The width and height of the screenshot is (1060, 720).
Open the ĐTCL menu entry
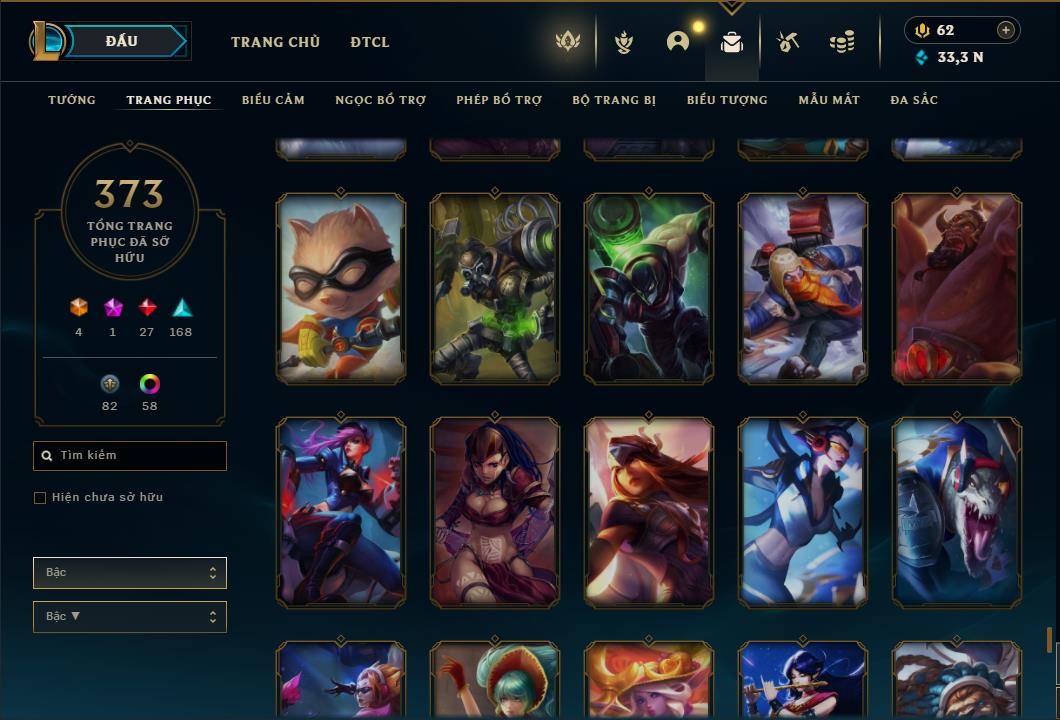coord(370,42)
